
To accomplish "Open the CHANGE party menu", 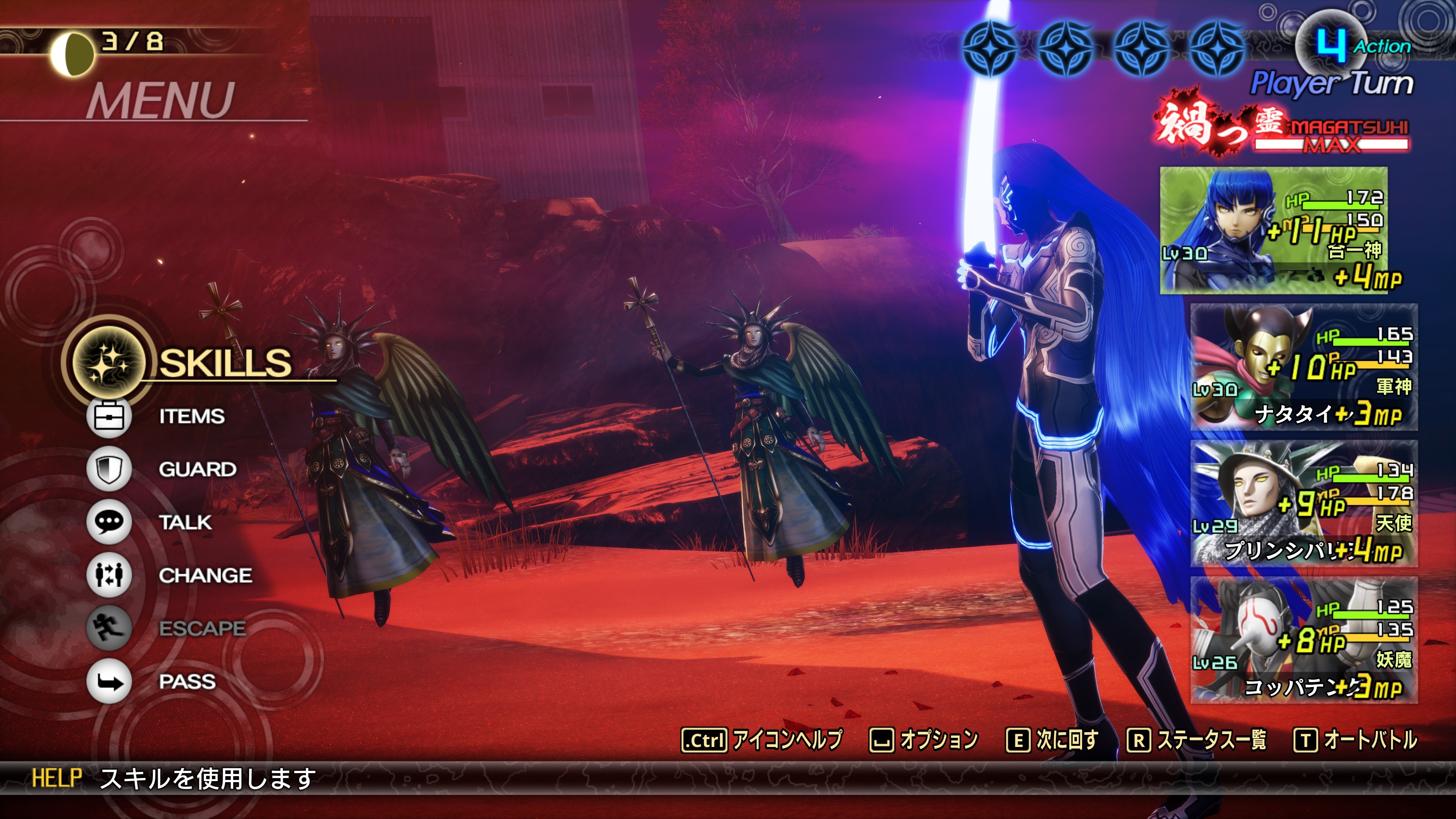I will click(205, 576).
